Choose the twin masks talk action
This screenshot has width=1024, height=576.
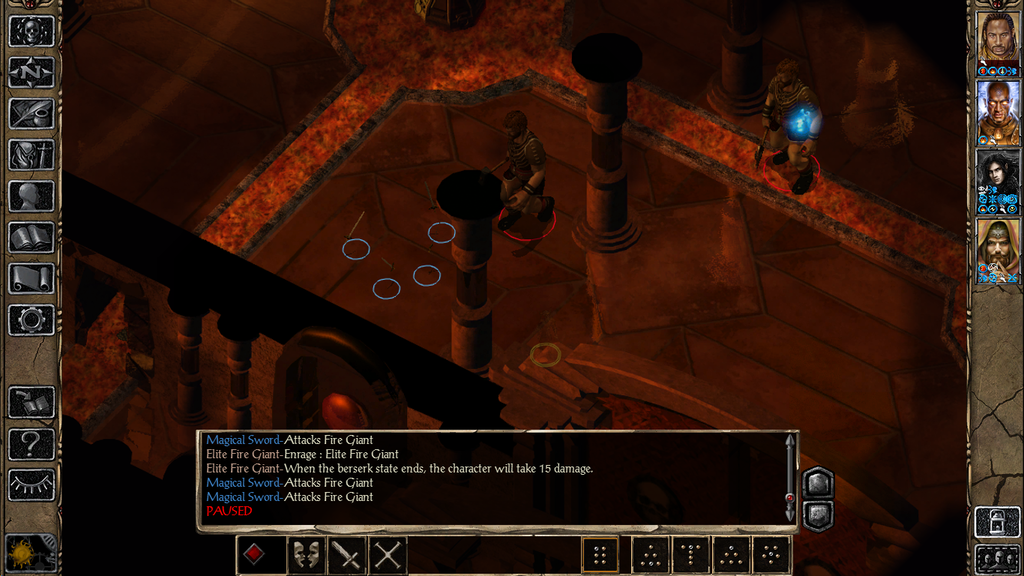tap(305, 555)
